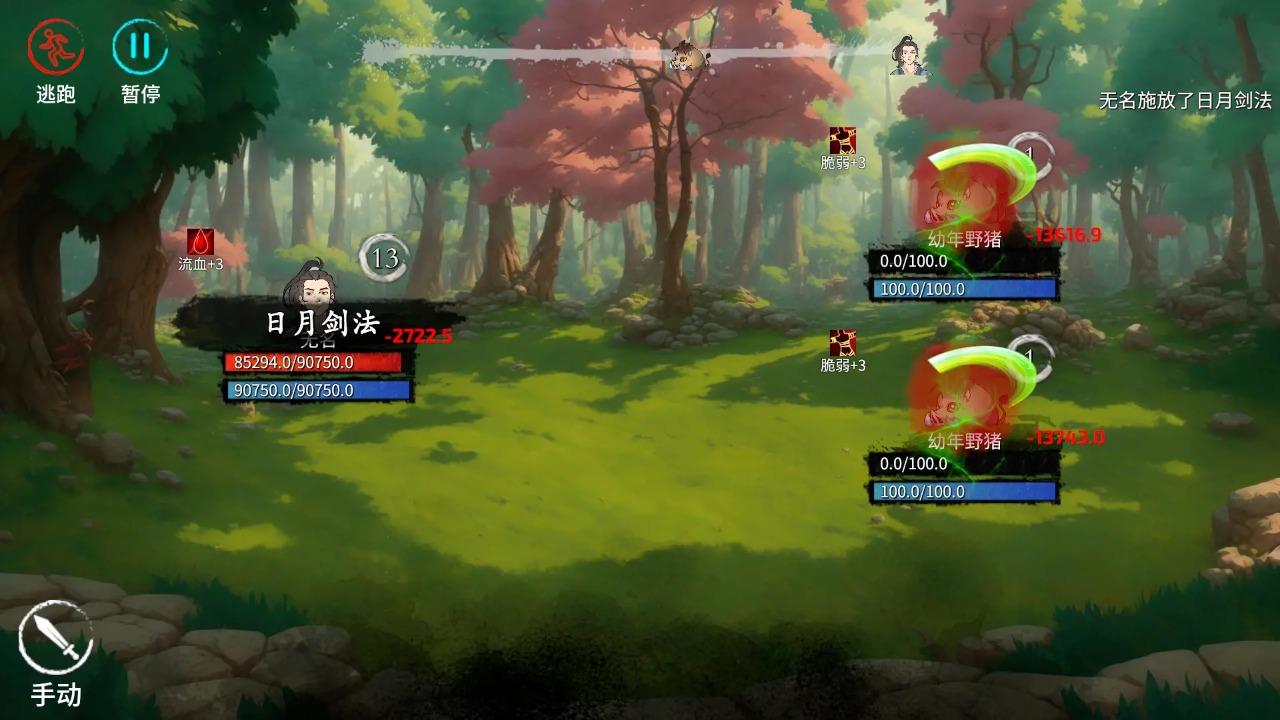Toggle the 暂停 pause control
1280x720 pixels.
pyautogui.click(x=140, y=45)
